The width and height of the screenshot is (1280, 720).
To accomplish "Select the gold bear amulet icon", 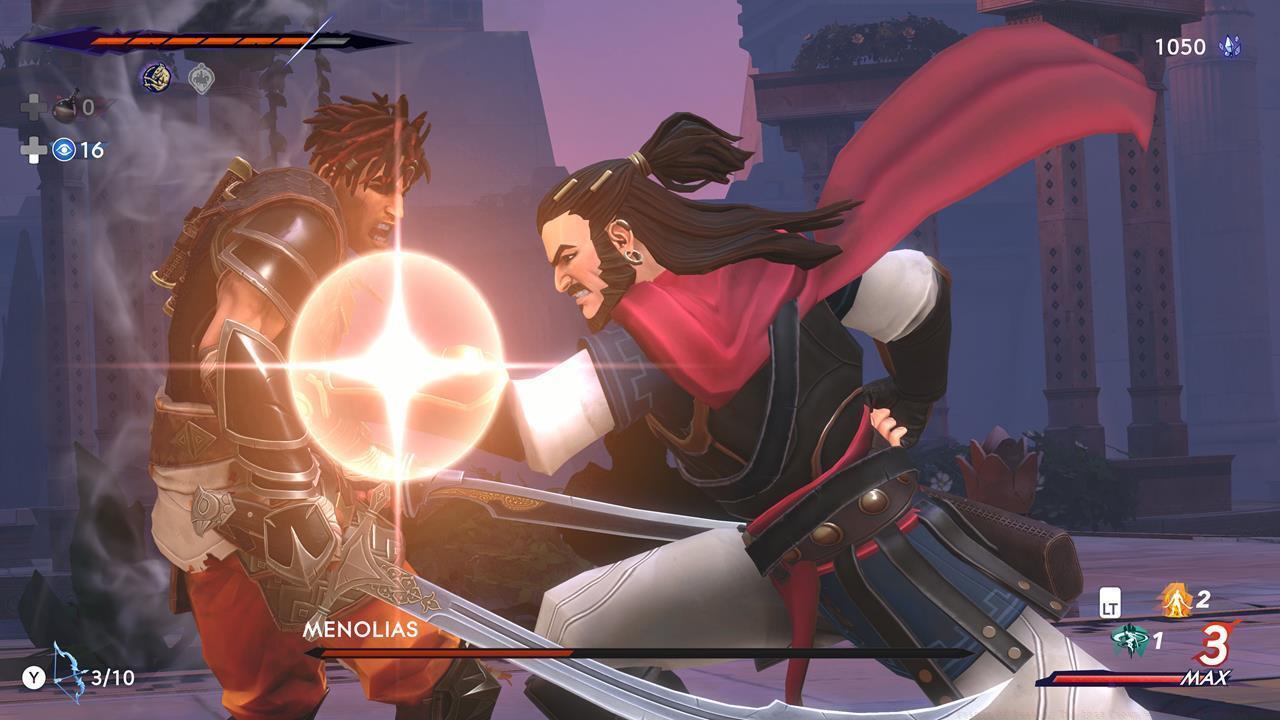I will (156, 76).
